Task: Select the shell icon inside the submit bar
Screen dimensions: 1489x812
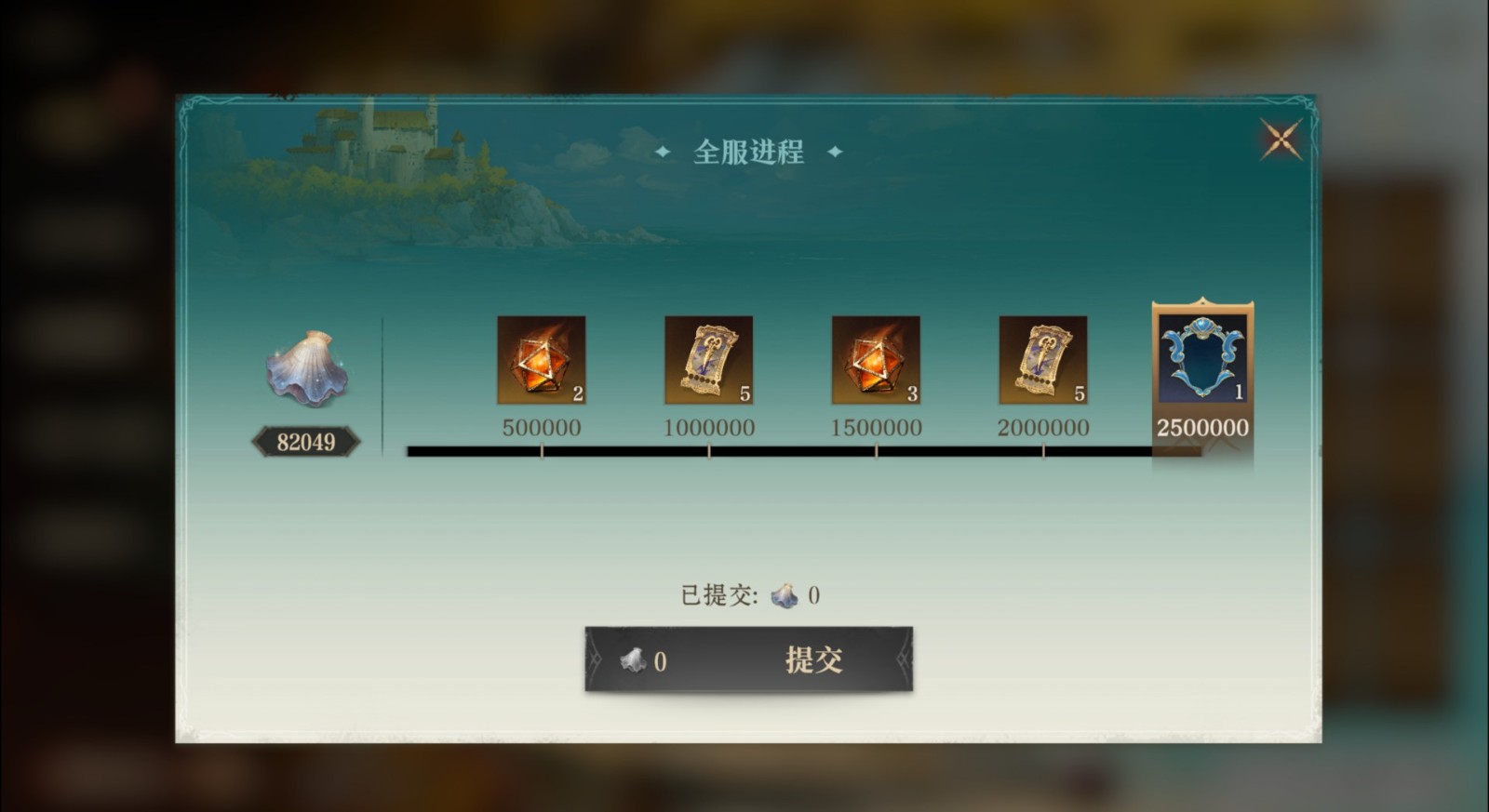Action: [x=634, y=661]
